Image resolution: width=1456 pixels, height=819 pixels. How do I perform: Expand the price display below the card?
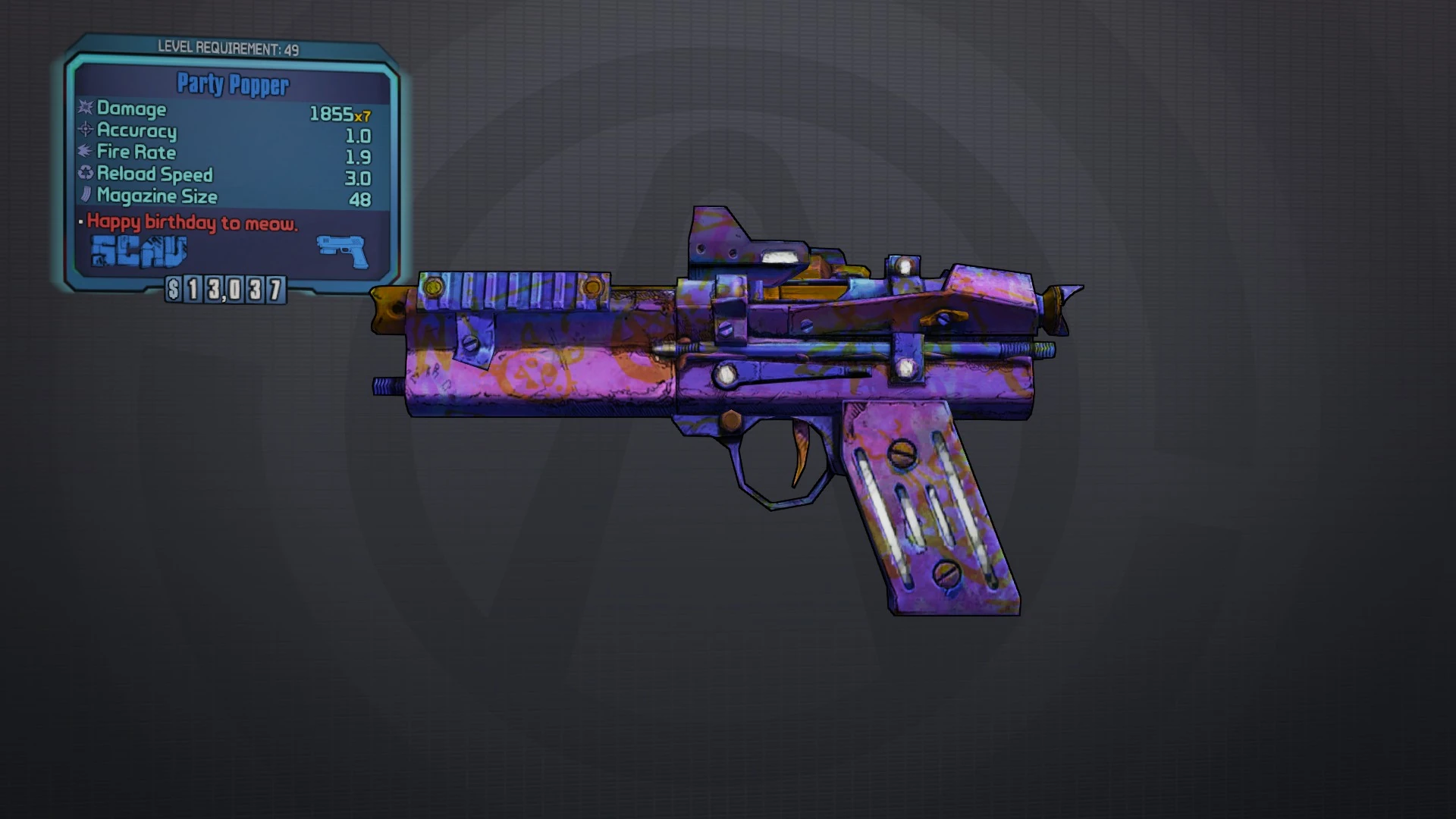click(x=225, y=288)
